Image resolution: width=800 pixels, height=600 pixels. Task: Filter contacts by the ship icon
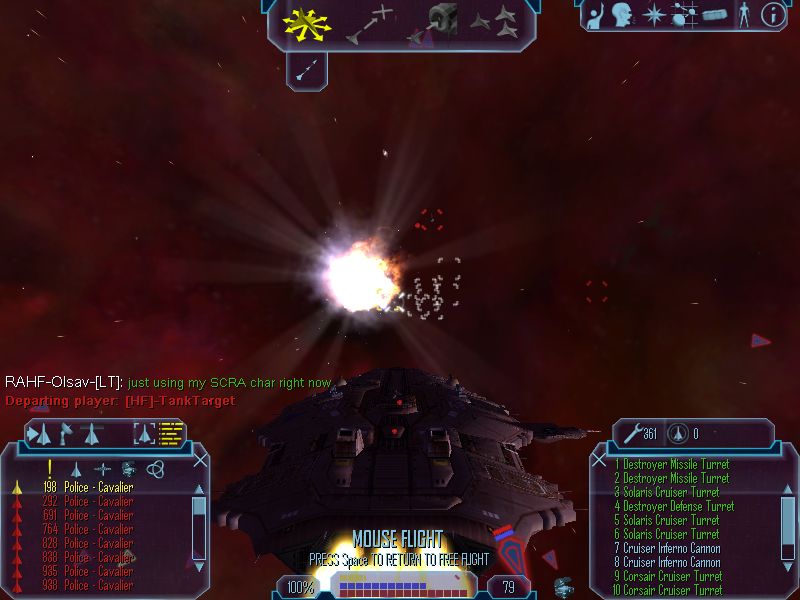coord(75,468)
